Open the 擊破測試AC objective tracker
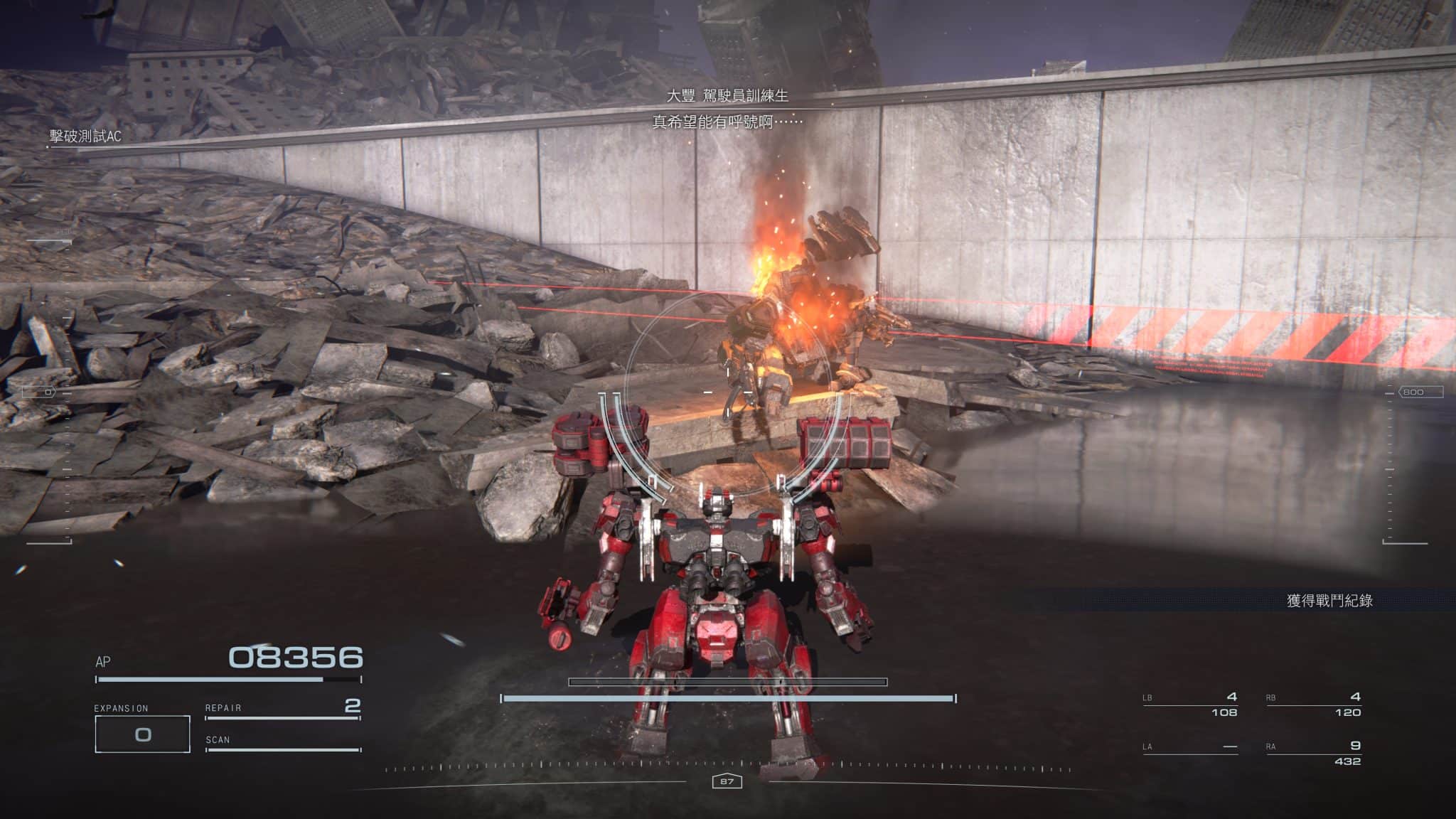 coord(85,136)
